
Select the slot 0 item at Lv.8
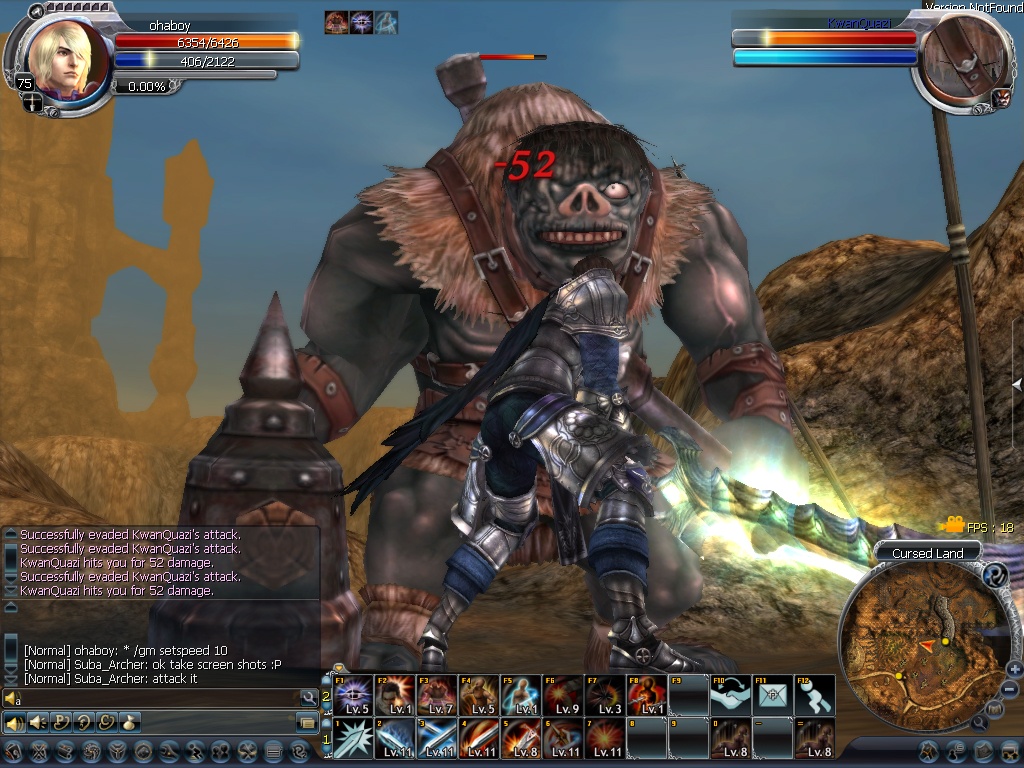[x=730, y=738]
